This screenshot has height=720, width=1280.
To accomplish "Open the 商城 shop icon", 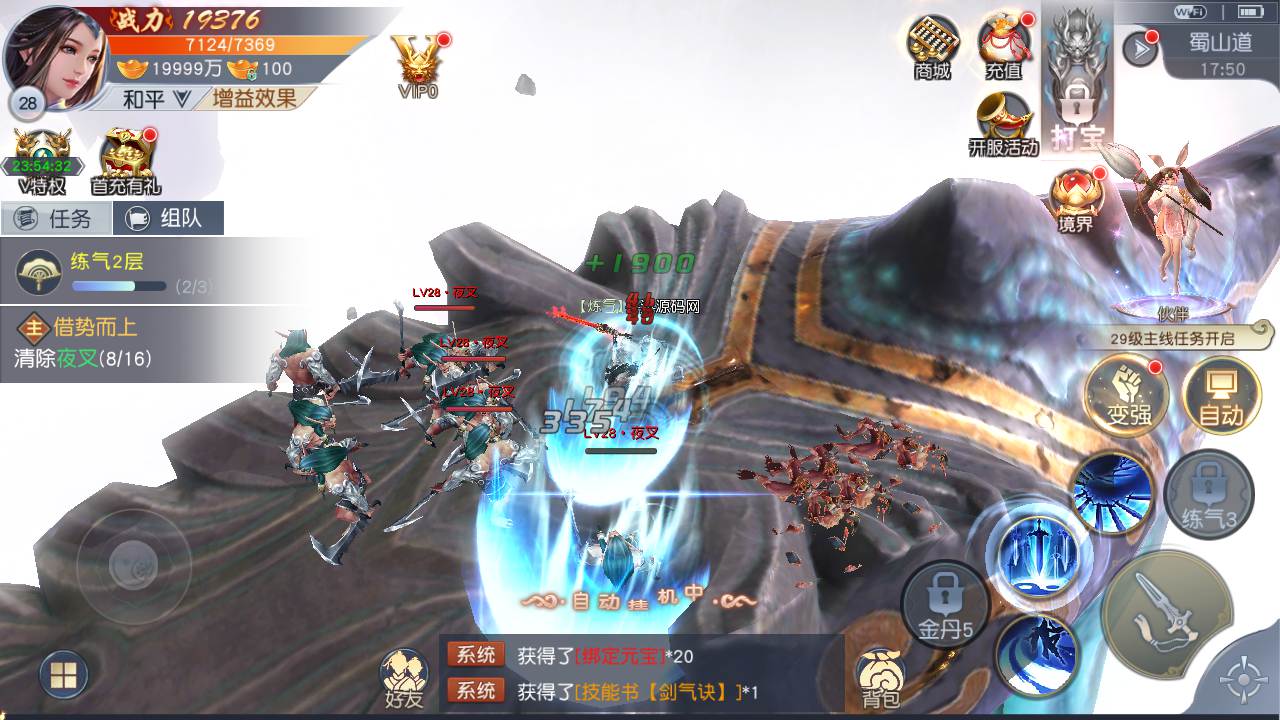I will click(932, 46).
